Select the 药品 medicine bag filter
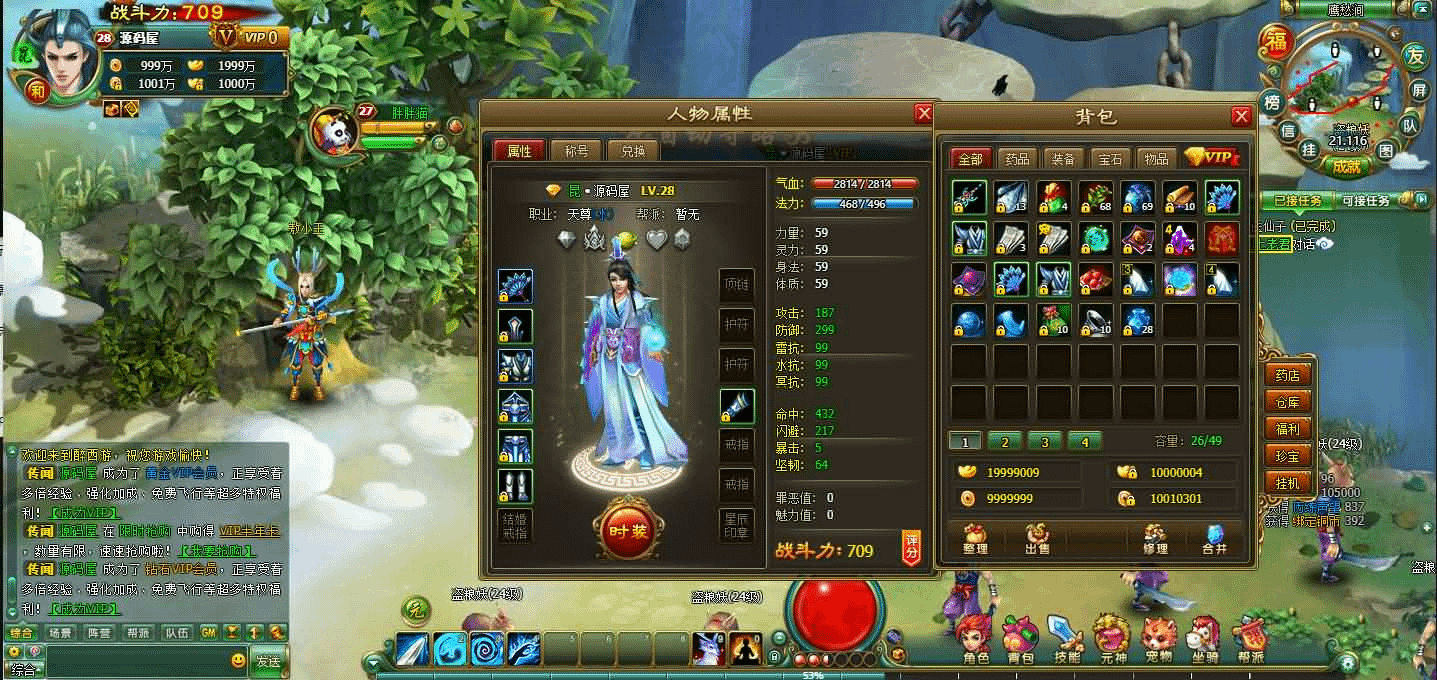The image size is (1437, 680). pyautogui.click(x=1017, y=158)
